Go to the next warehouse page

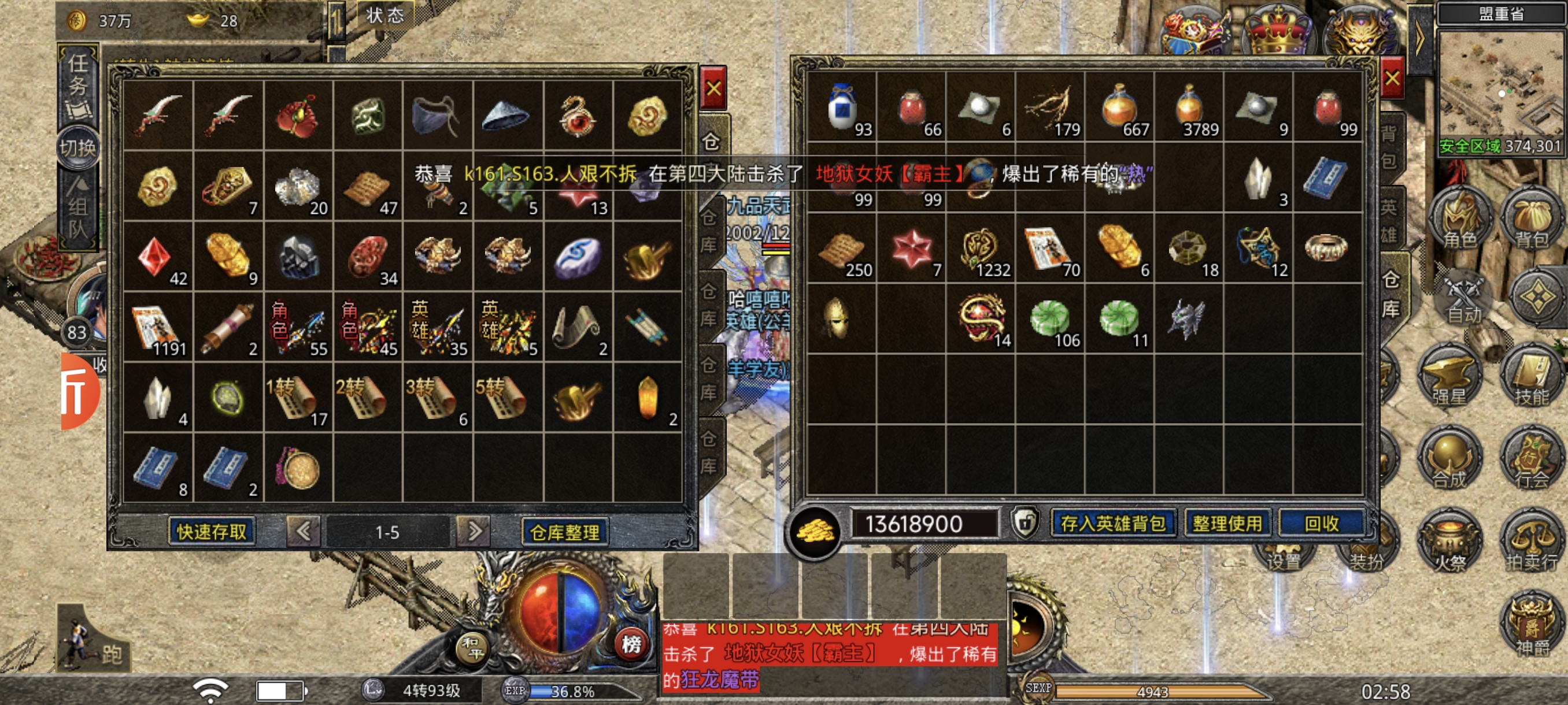coord(474,532)
